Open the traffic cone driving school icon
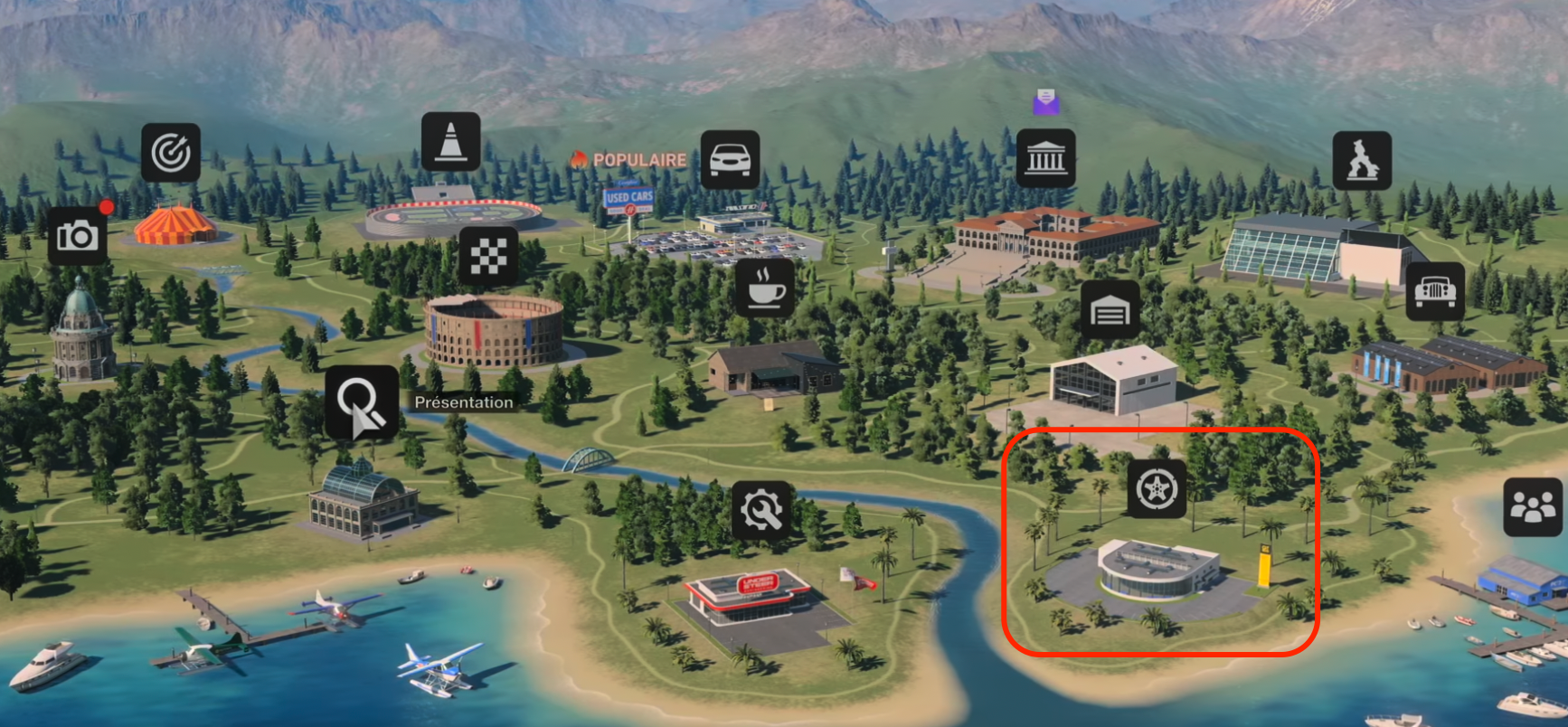 450,142
